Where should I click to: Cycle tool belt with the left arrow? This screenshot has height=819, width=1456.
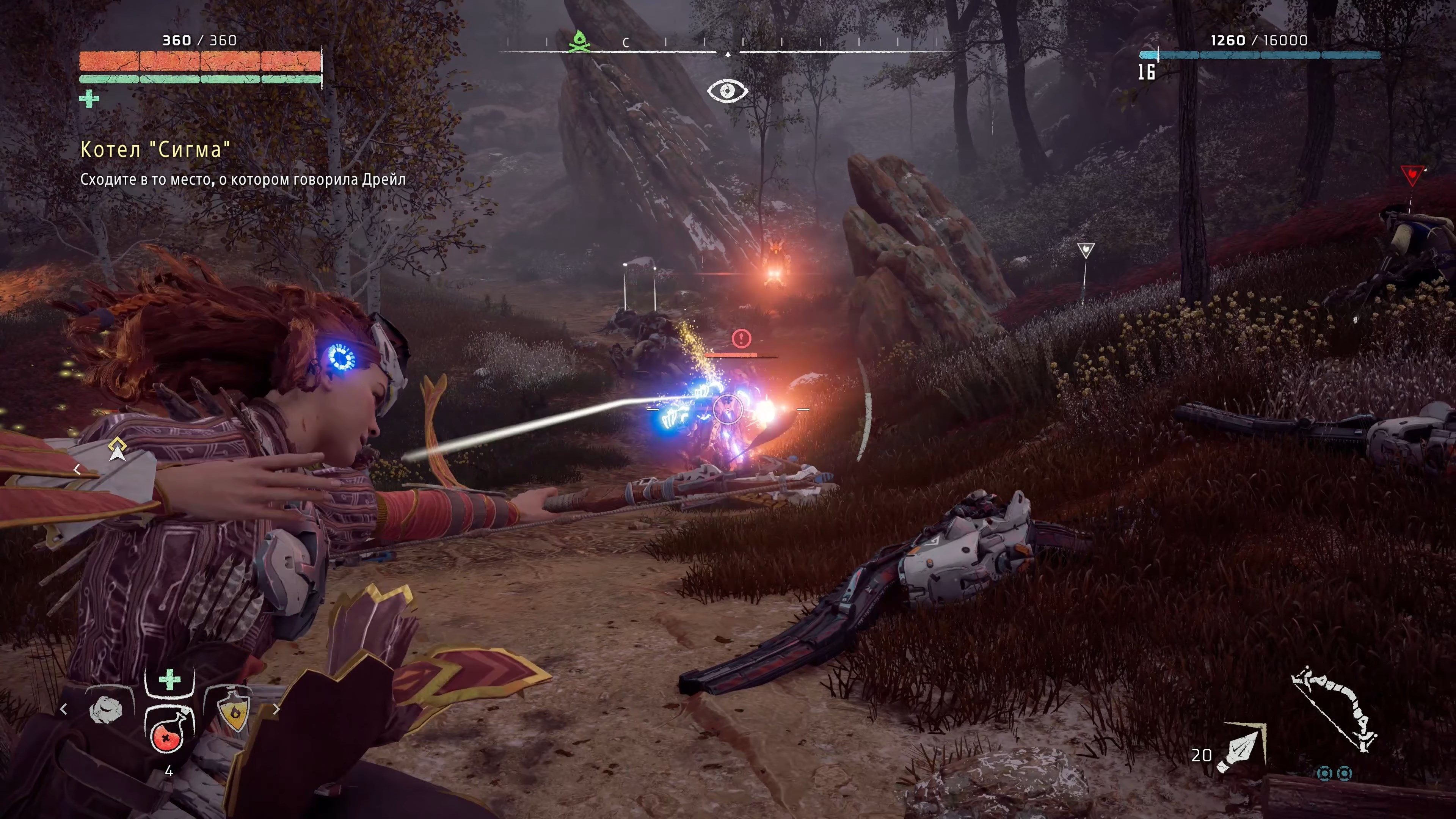point(63,709)
